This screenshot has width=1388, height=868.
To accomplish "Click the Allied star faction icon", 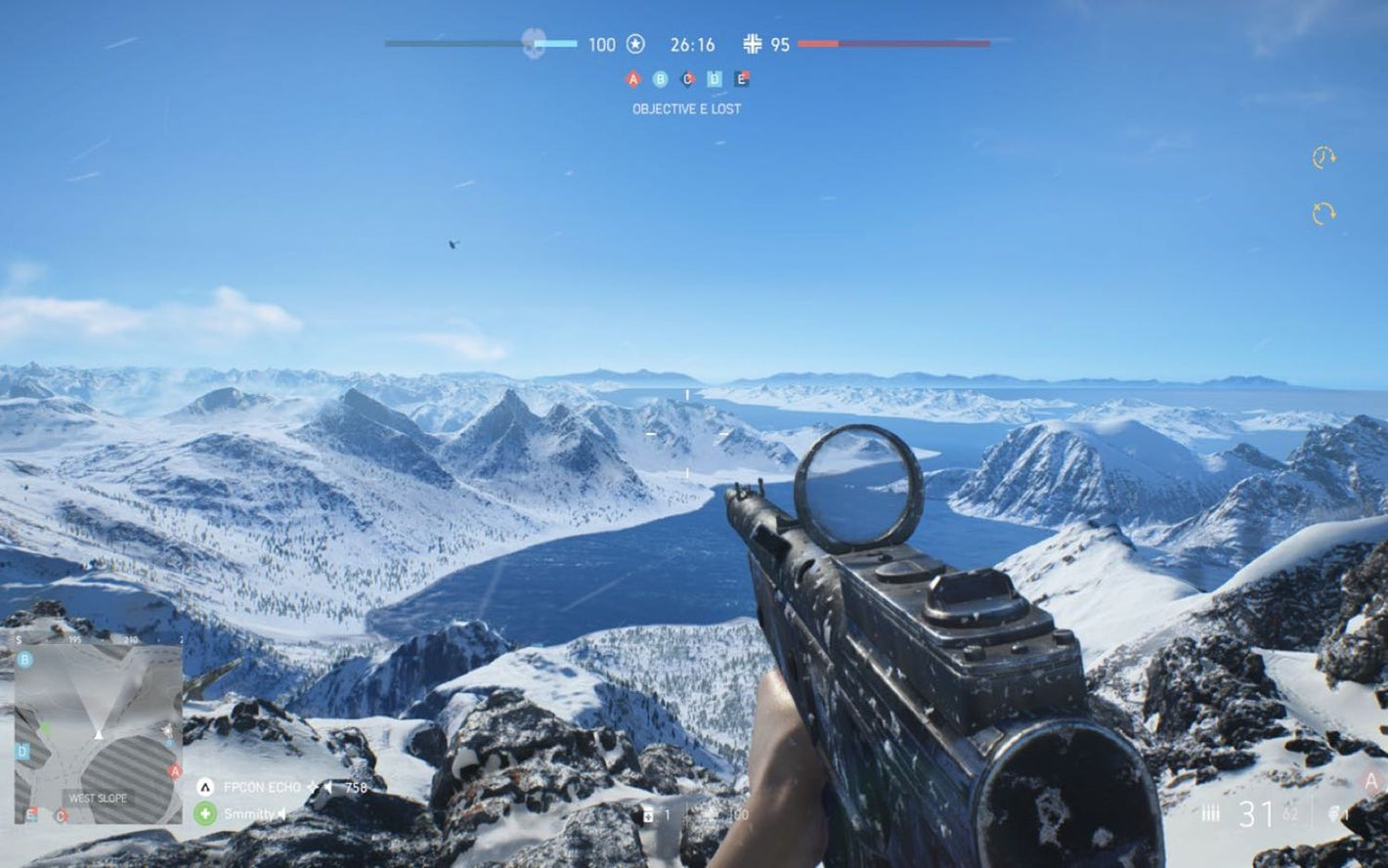I will (635, 44).
